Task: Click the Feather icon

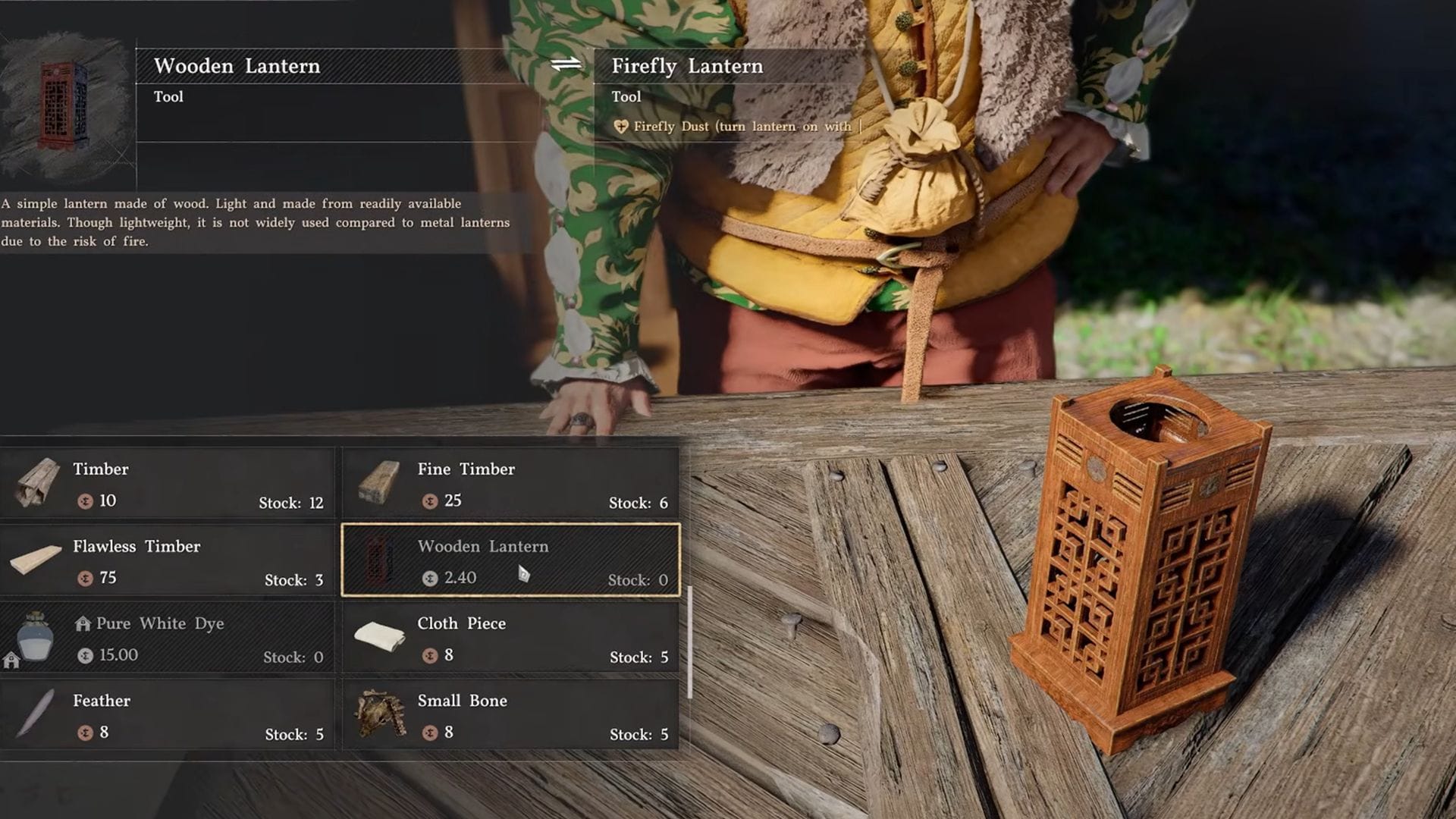Action: 34,714
